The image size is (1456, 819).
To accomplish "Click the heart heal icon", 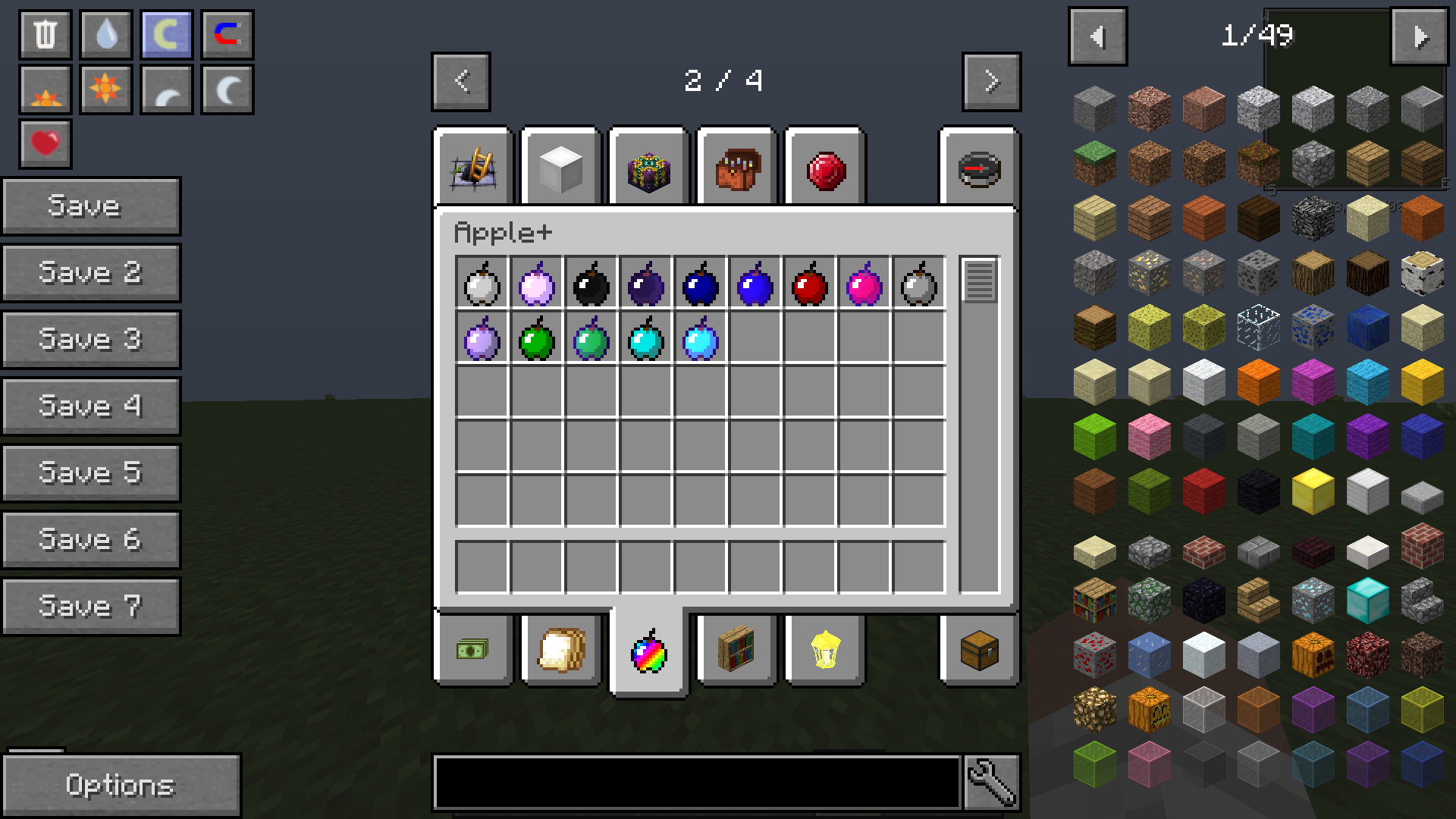I will 44,141.
